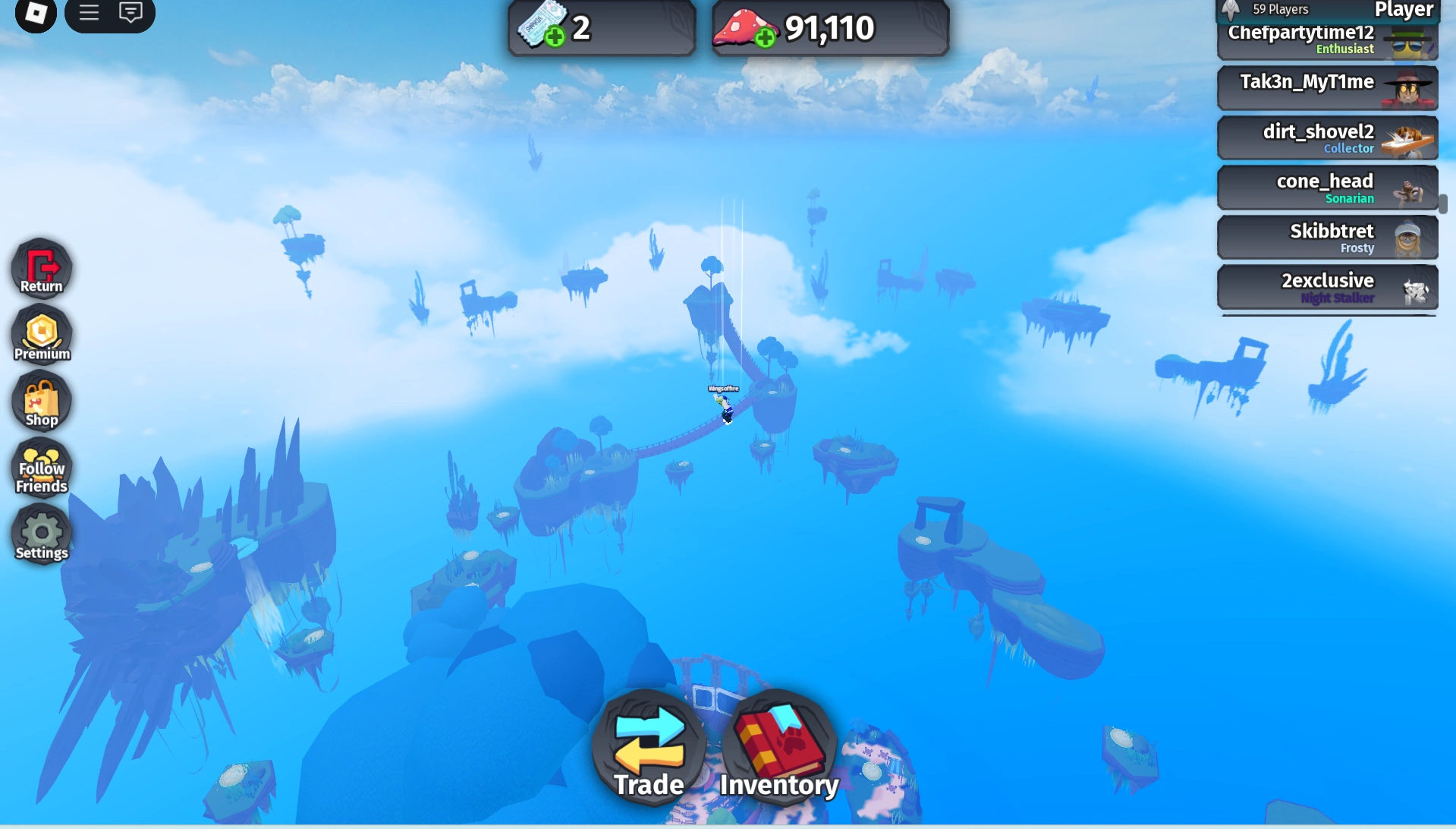Click the Return icon on the left sidebar

[41, 268]
